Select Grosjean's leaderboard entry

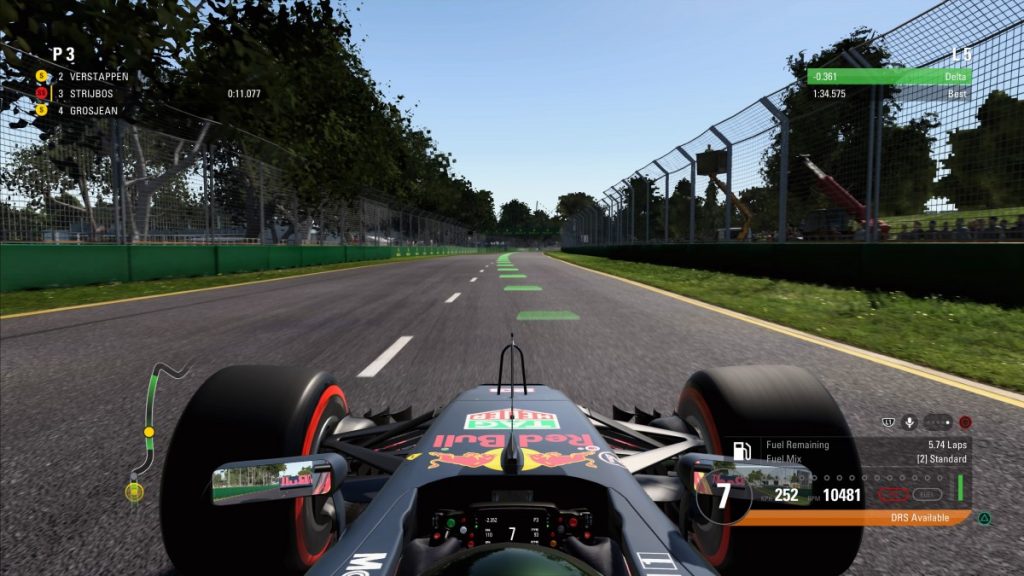point(92,110)
